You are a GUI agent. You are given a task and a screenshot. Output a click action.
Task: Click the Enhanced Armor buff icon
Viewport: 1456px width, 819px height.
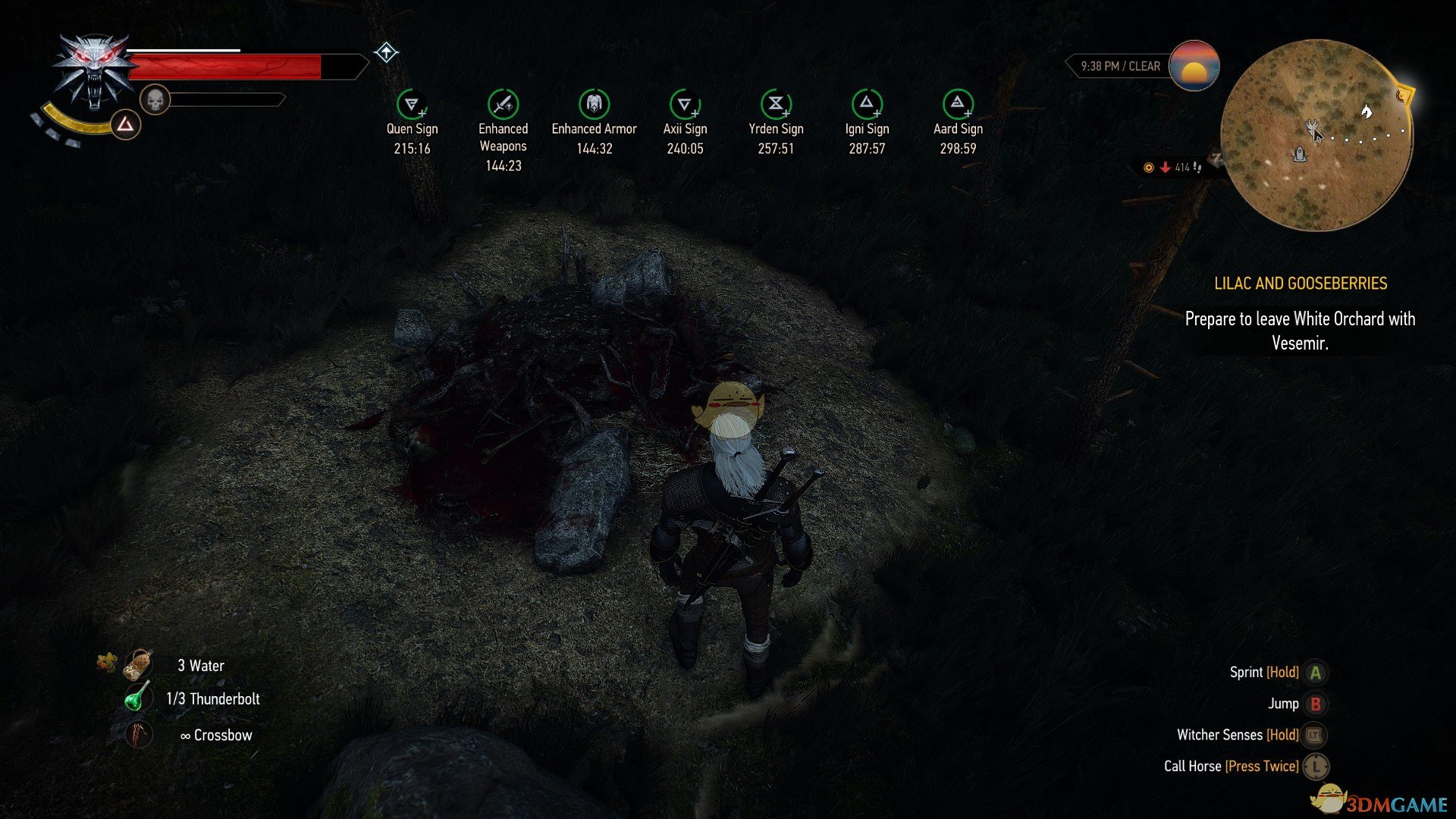[594, 104]
